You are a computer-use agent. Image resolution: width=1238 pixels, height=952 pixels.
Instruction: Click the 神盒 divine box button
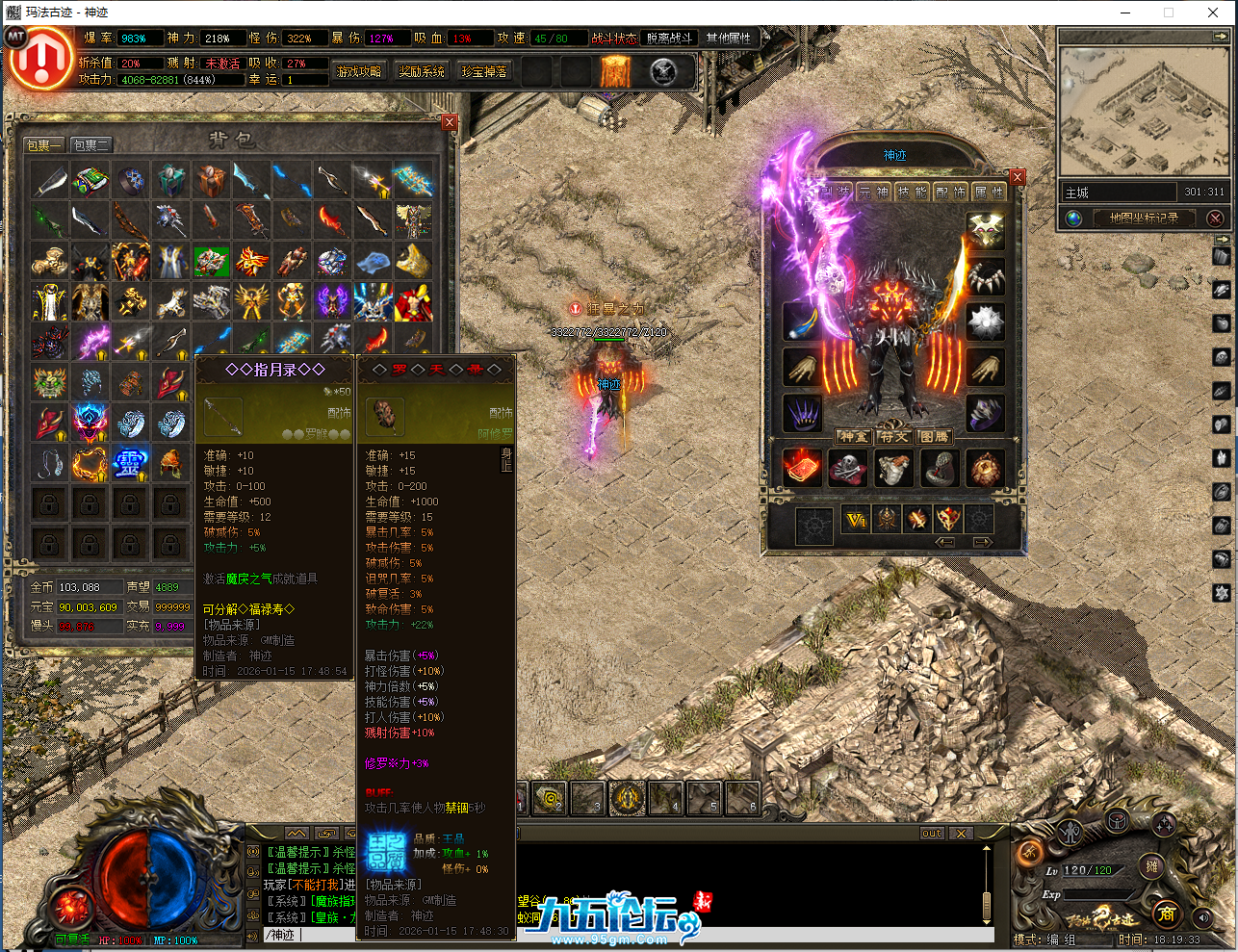[x=853, y=437]
